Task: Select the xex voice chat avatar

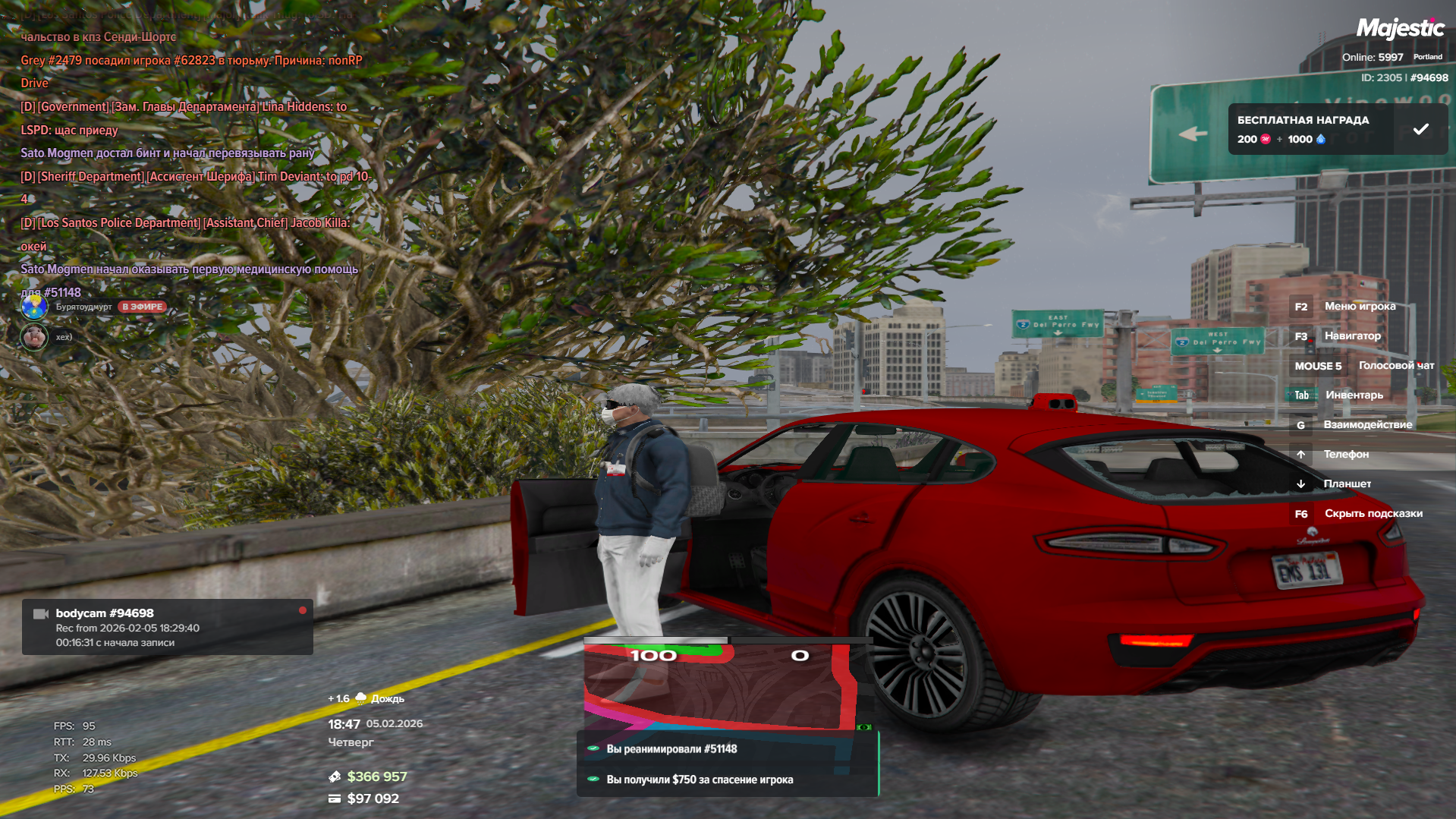Action: coord(34,337)
